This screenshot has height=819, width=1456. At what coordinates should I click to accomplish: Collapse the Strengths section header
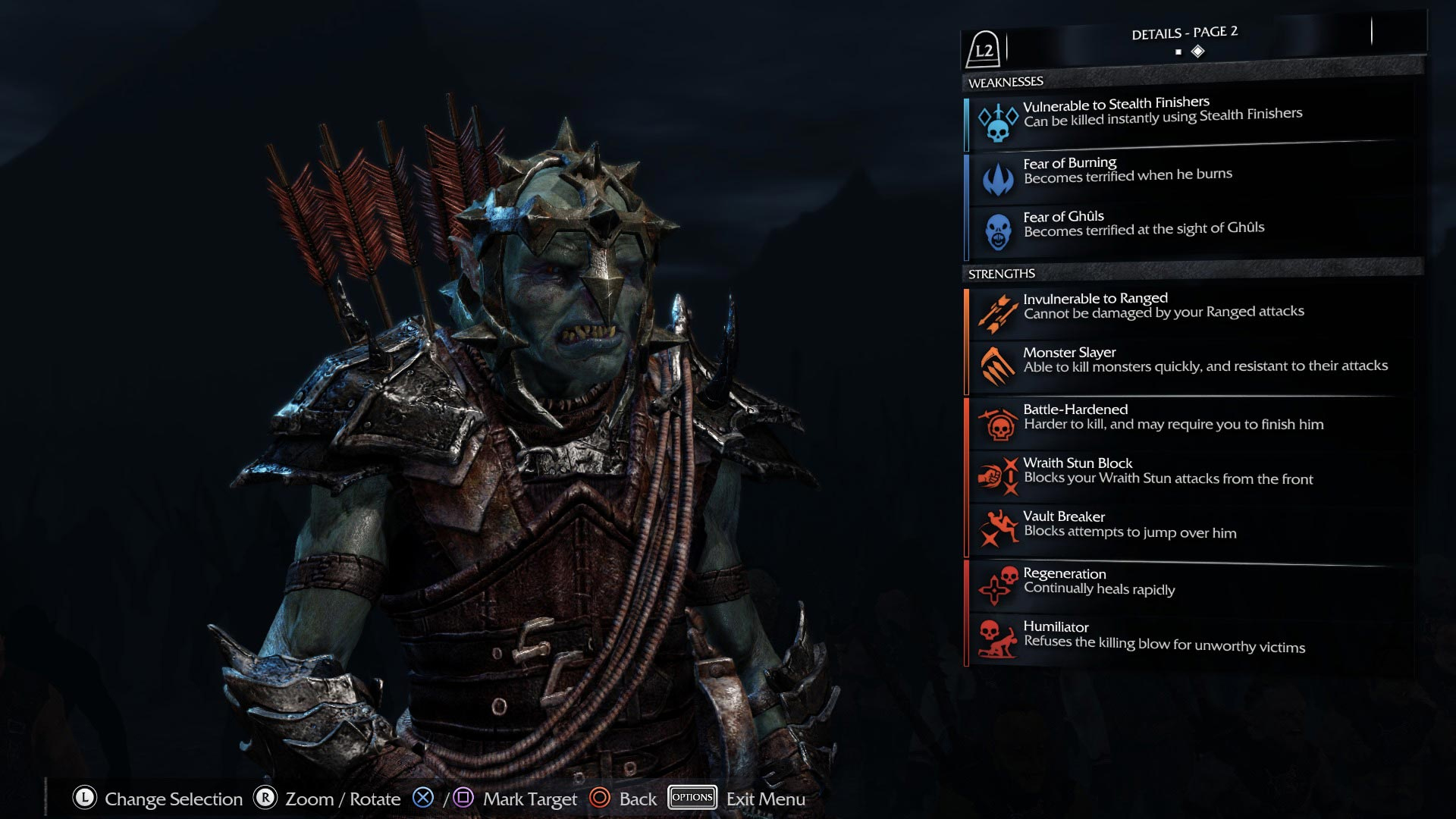click(x=1001, y=274)
